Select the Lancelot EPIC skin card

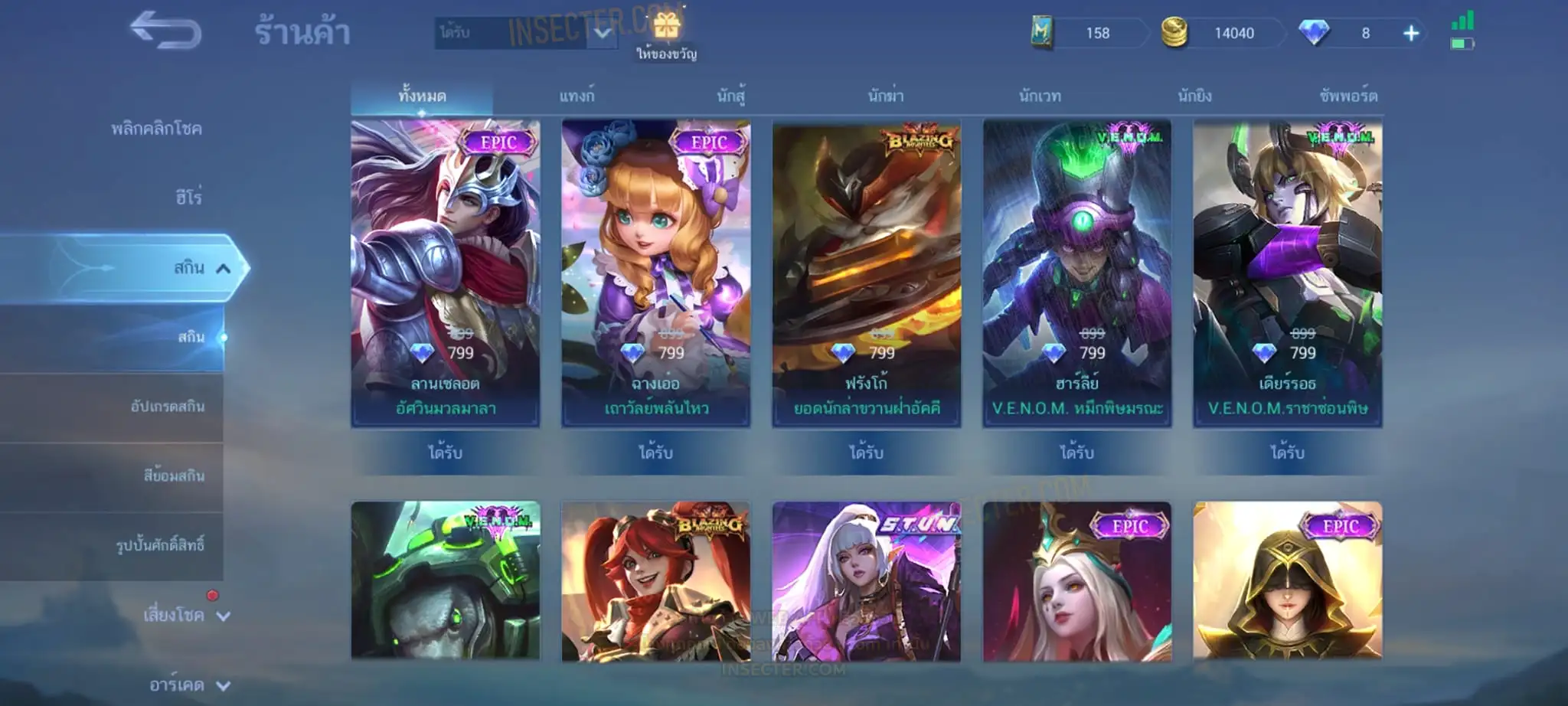point(446,273)
